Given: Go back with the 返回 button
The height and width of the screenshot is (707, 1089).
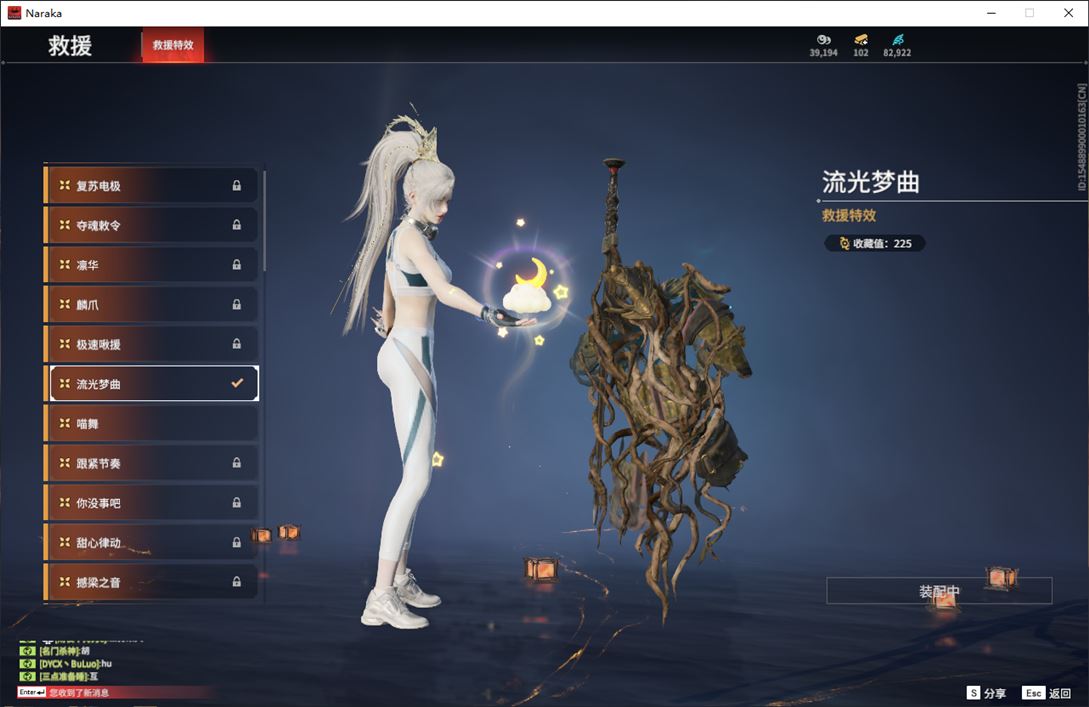Looking at the screenshot, I should [1047, 693].
